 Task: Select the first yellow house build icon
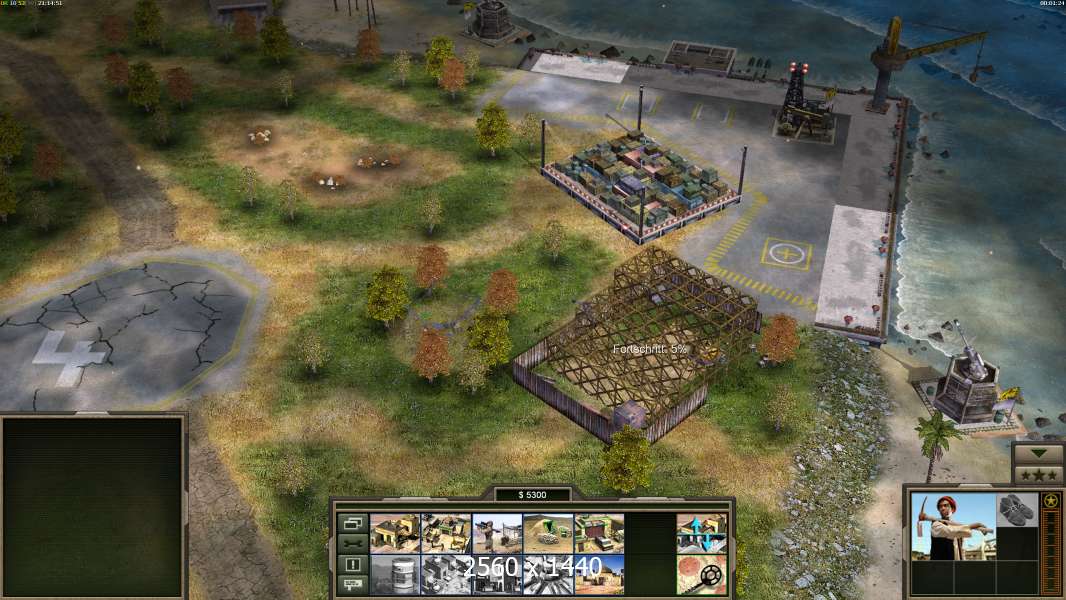click(395, 534)
